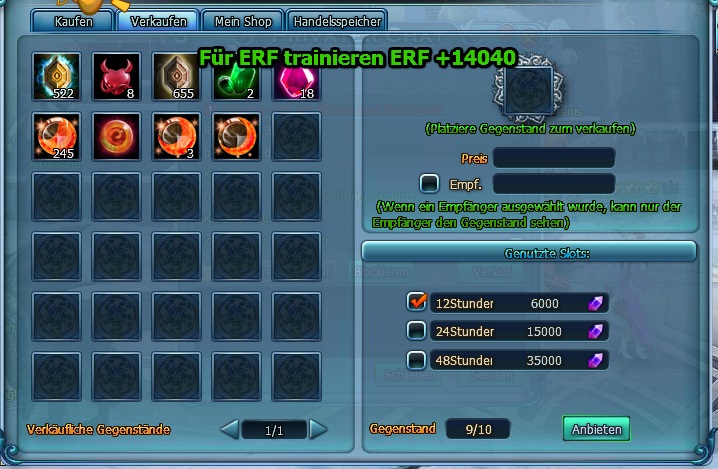
Task: Show the Mein Shop tab
Action: [243, 21]
